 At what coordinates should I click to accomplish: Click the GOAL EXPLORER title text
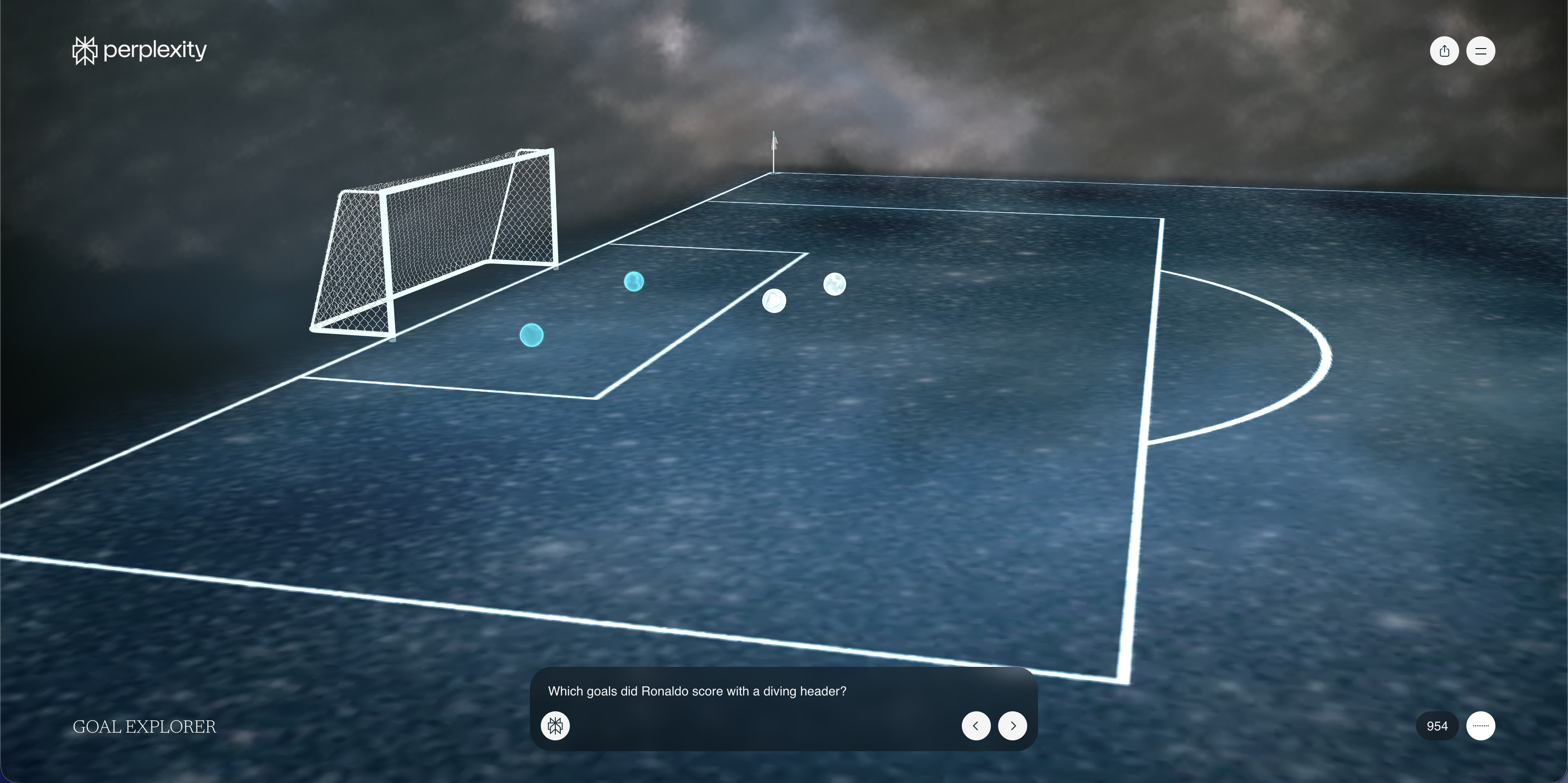point(144,726)
